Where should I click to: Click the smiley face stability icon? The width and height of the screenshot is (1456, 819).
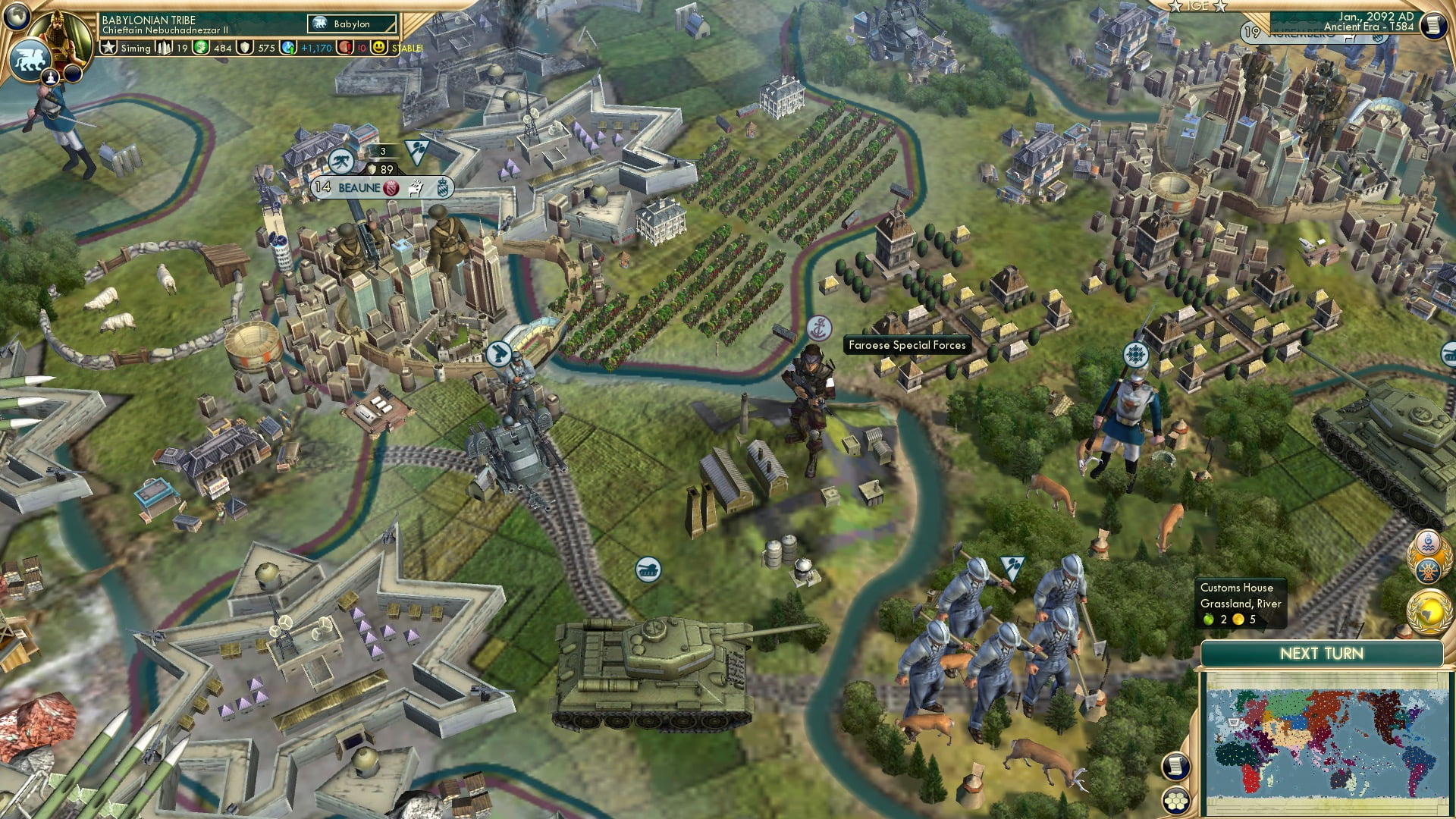[379, 48]
